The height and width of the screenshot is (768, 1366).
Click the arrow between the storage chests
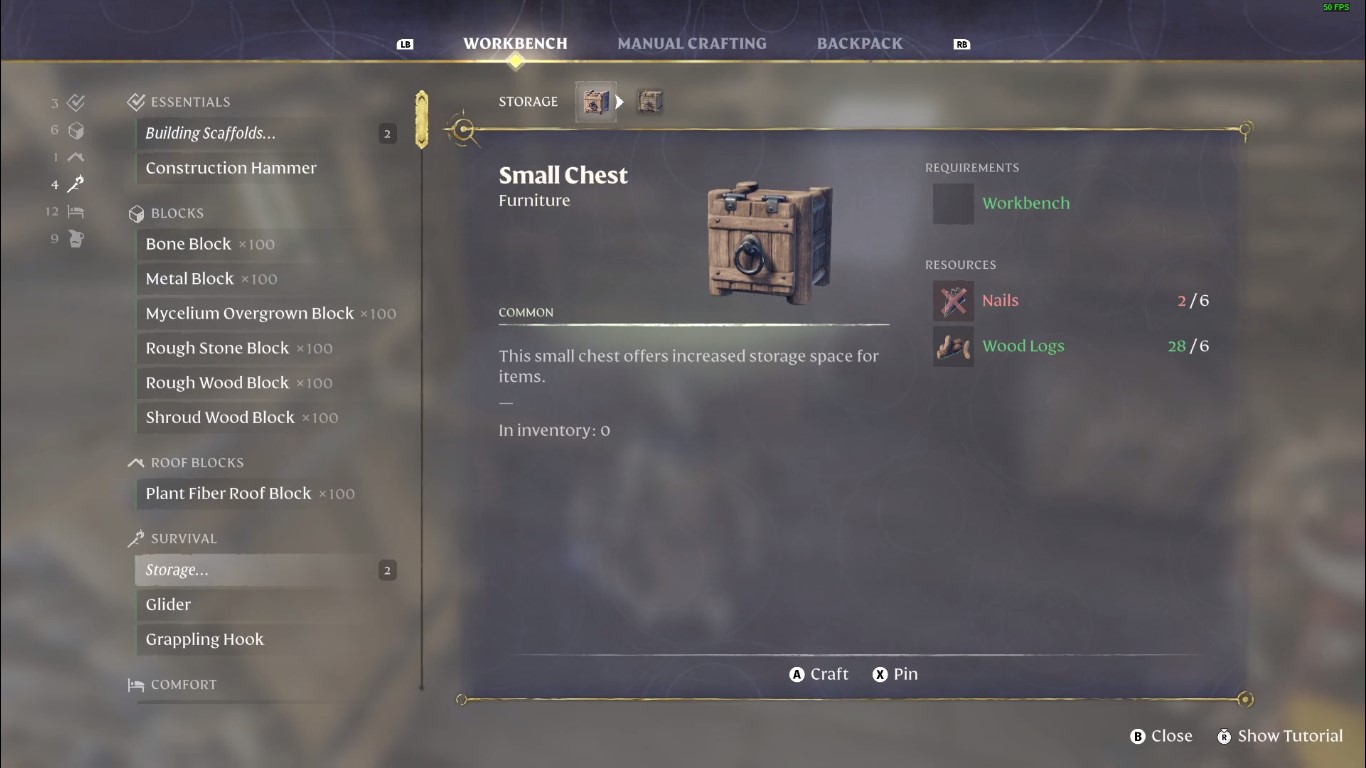620,101
